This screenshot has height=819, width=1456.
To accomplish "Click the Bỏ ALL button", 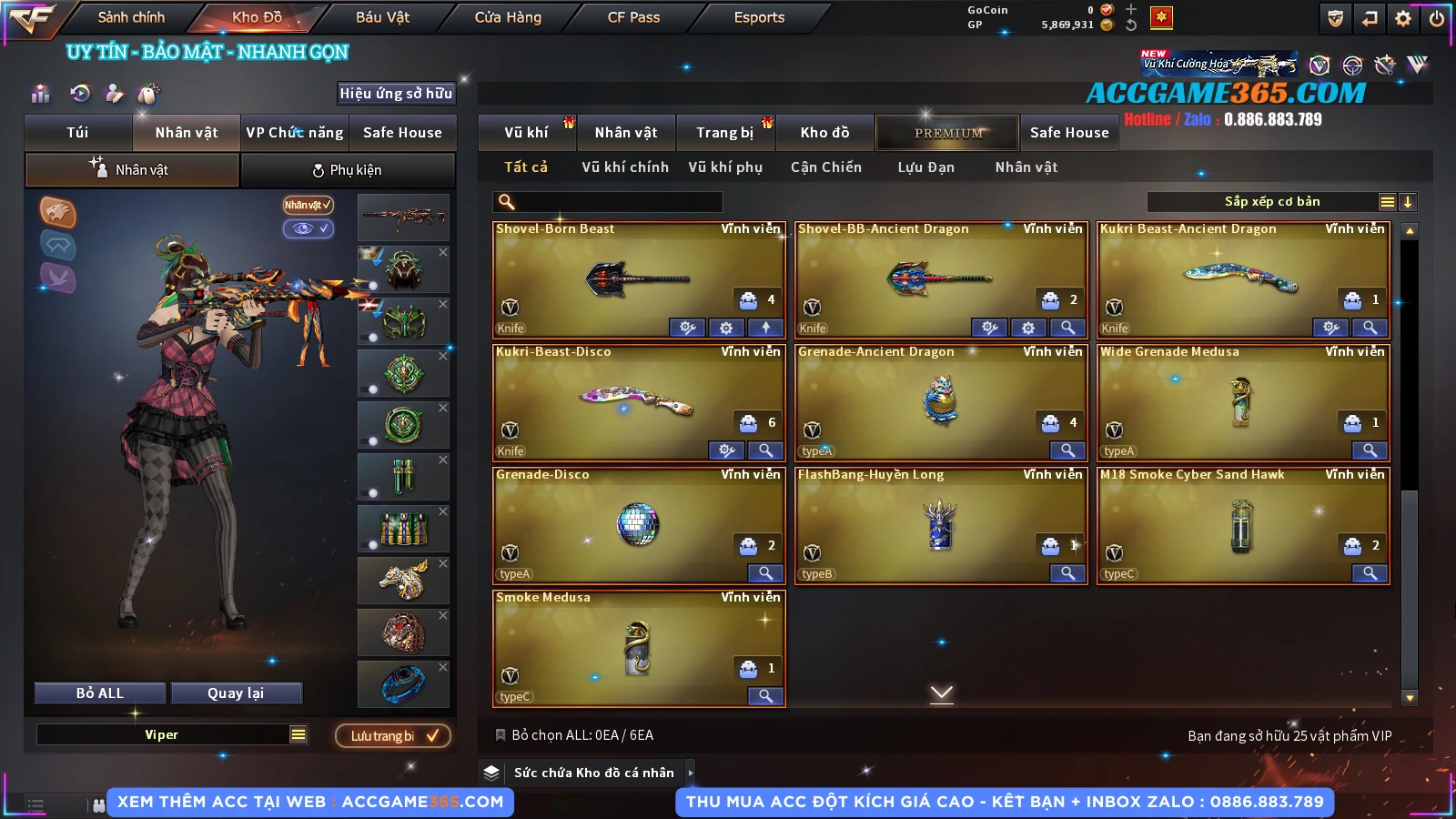I will point(100,693).
